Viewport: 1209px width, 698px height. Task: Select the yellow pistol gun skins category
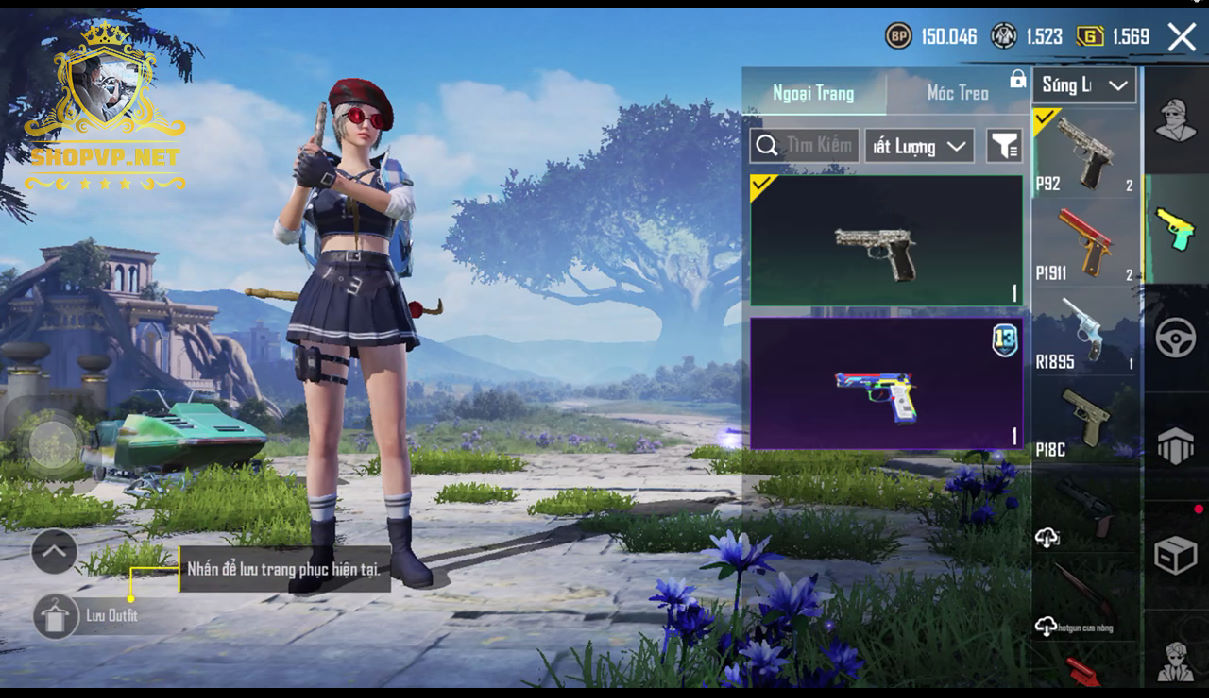[1176, 229]
